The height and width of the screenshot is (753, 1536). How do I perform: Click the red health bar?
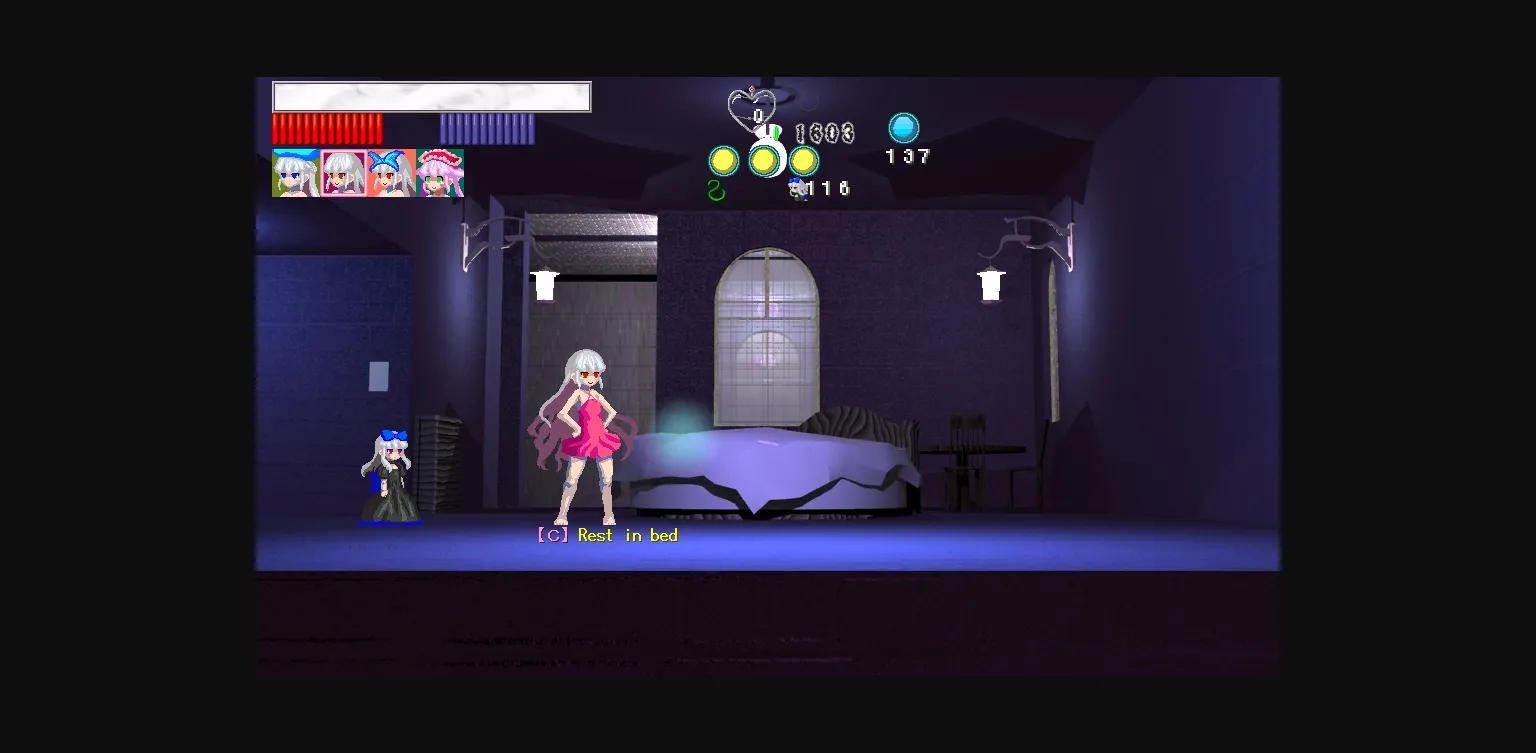(328, 130)
